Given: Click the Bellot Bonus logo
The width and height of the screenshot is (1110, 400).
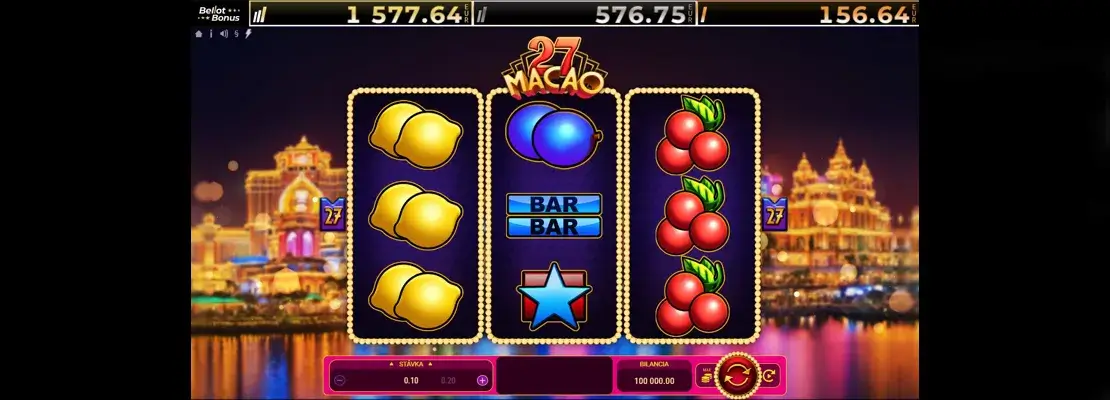Looking at the screenshot, I should 218,14.
